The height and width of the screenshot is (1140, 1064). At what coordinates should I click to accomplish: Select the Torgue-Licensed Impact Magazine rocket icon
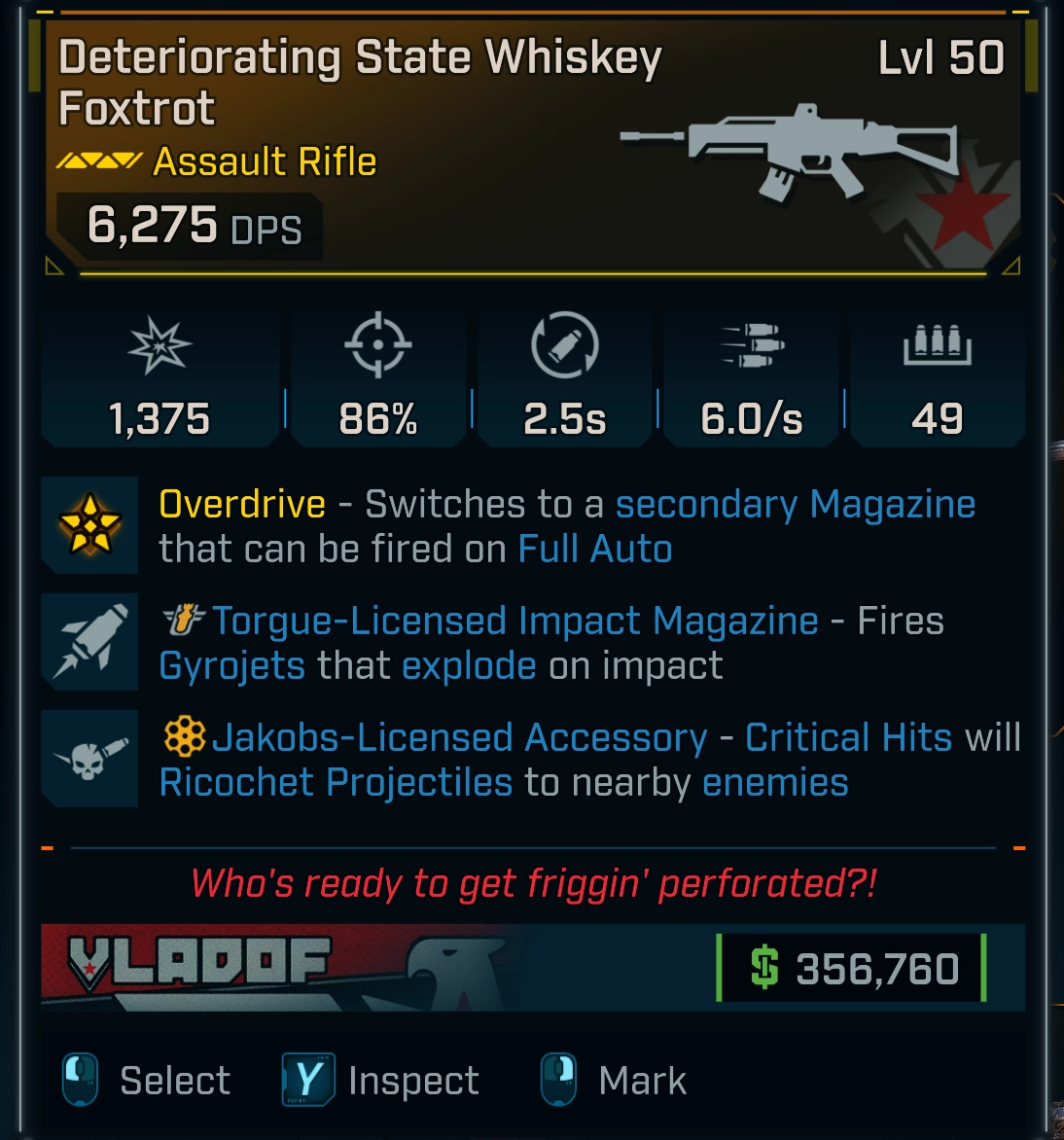pos(89,642)
